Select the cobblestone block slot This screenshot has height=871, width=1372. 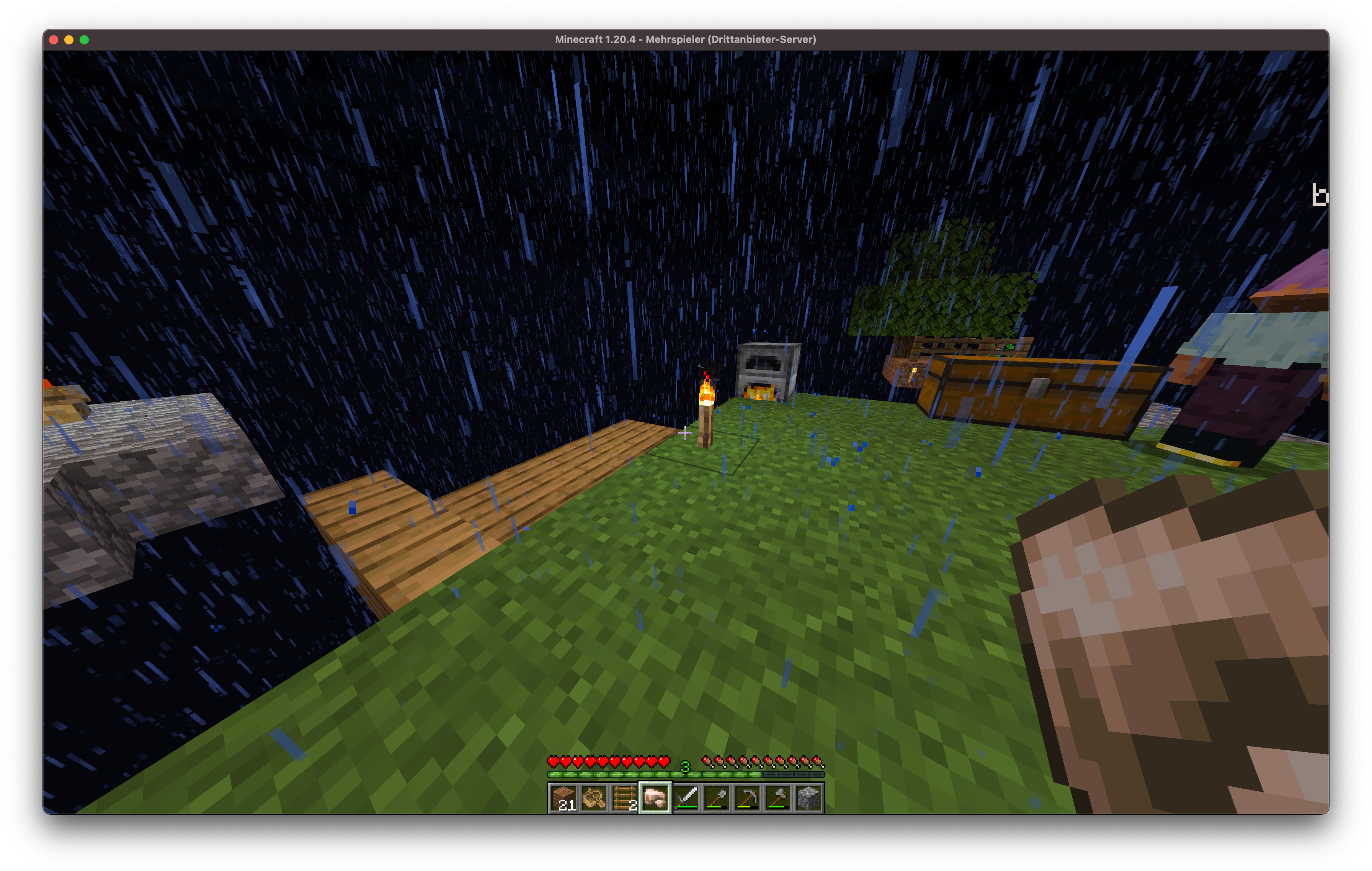(808, 798)
